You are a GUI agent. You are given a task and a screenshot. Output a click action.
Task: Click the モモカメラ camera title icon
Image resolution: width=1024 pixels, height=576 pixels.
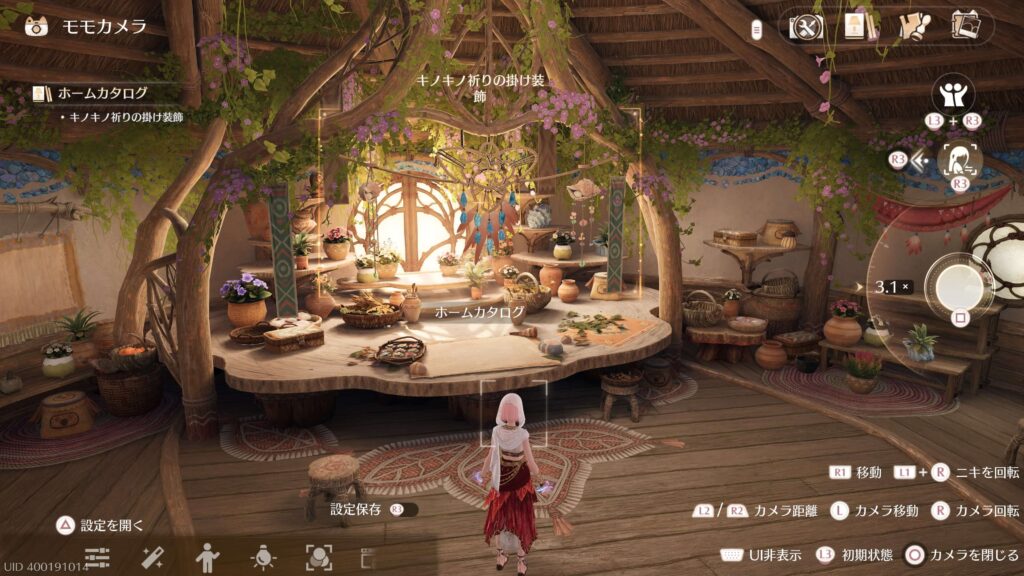coord(37,26)
